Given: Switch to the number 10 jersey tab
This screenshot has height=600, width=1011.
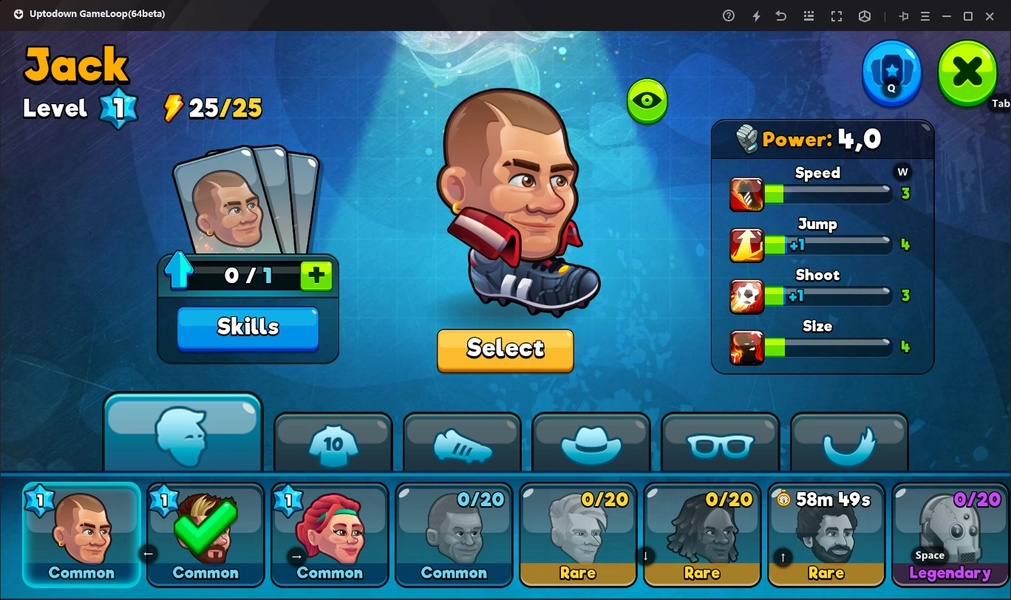Looking at the screenshot, I should coord(333,444).
